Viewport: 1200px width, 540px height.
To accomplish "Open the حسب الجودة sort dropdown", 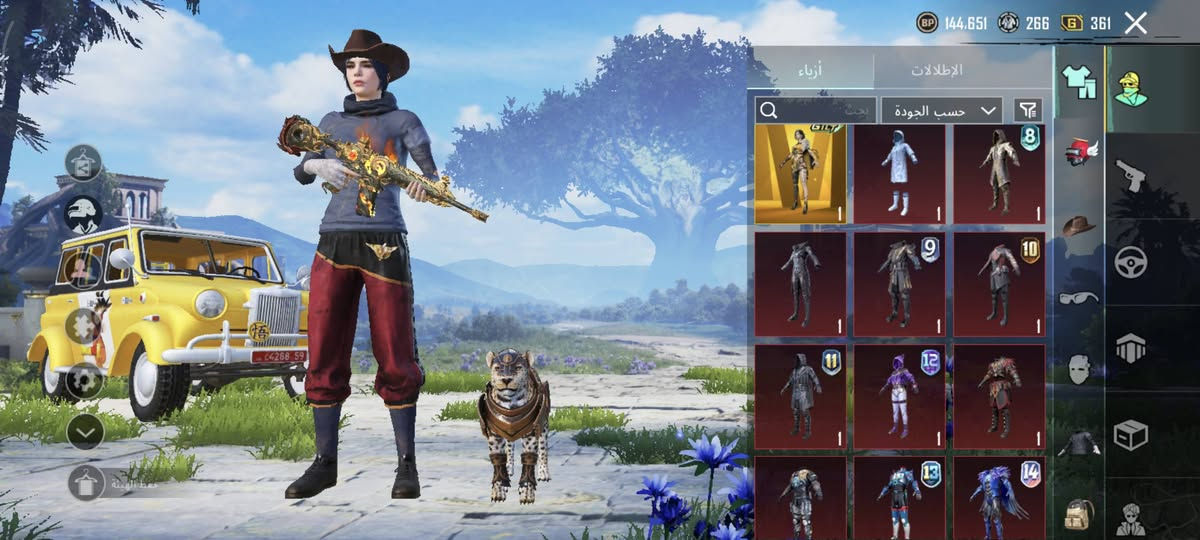I will coord(941,110).
